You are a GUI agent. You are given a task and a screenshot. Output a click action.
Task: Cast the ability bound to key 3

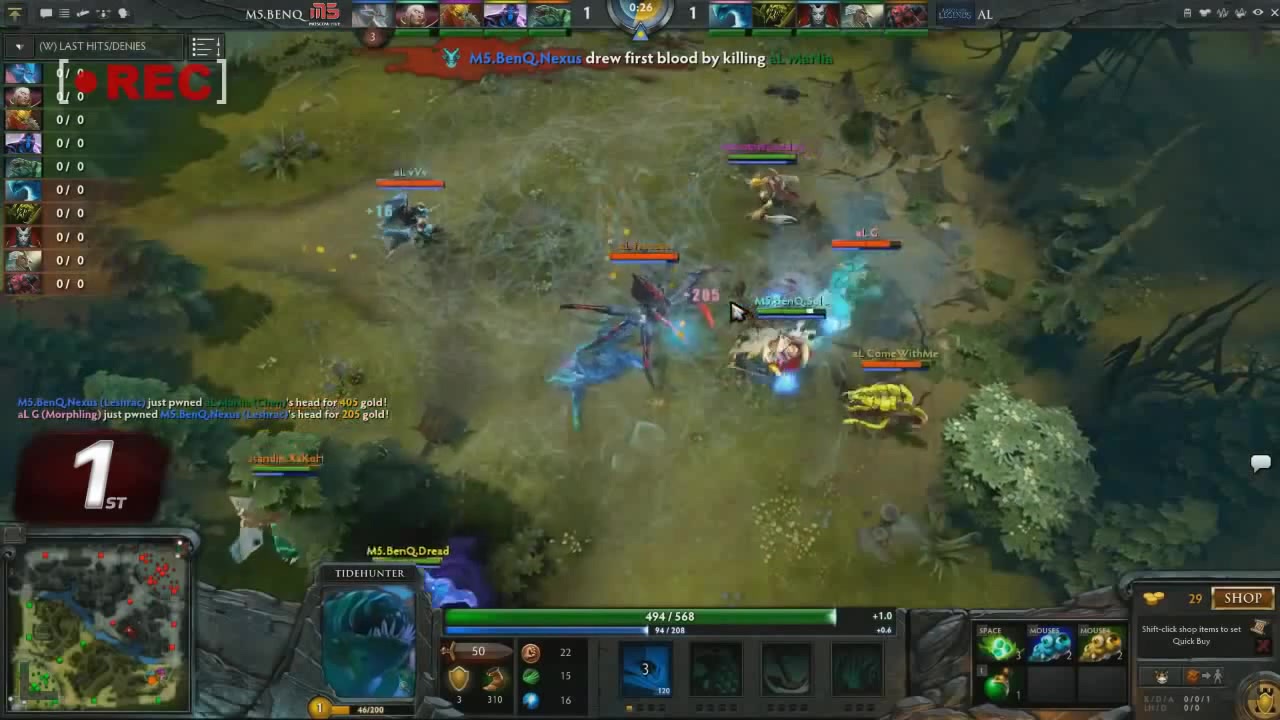click(x=645, y=668)
